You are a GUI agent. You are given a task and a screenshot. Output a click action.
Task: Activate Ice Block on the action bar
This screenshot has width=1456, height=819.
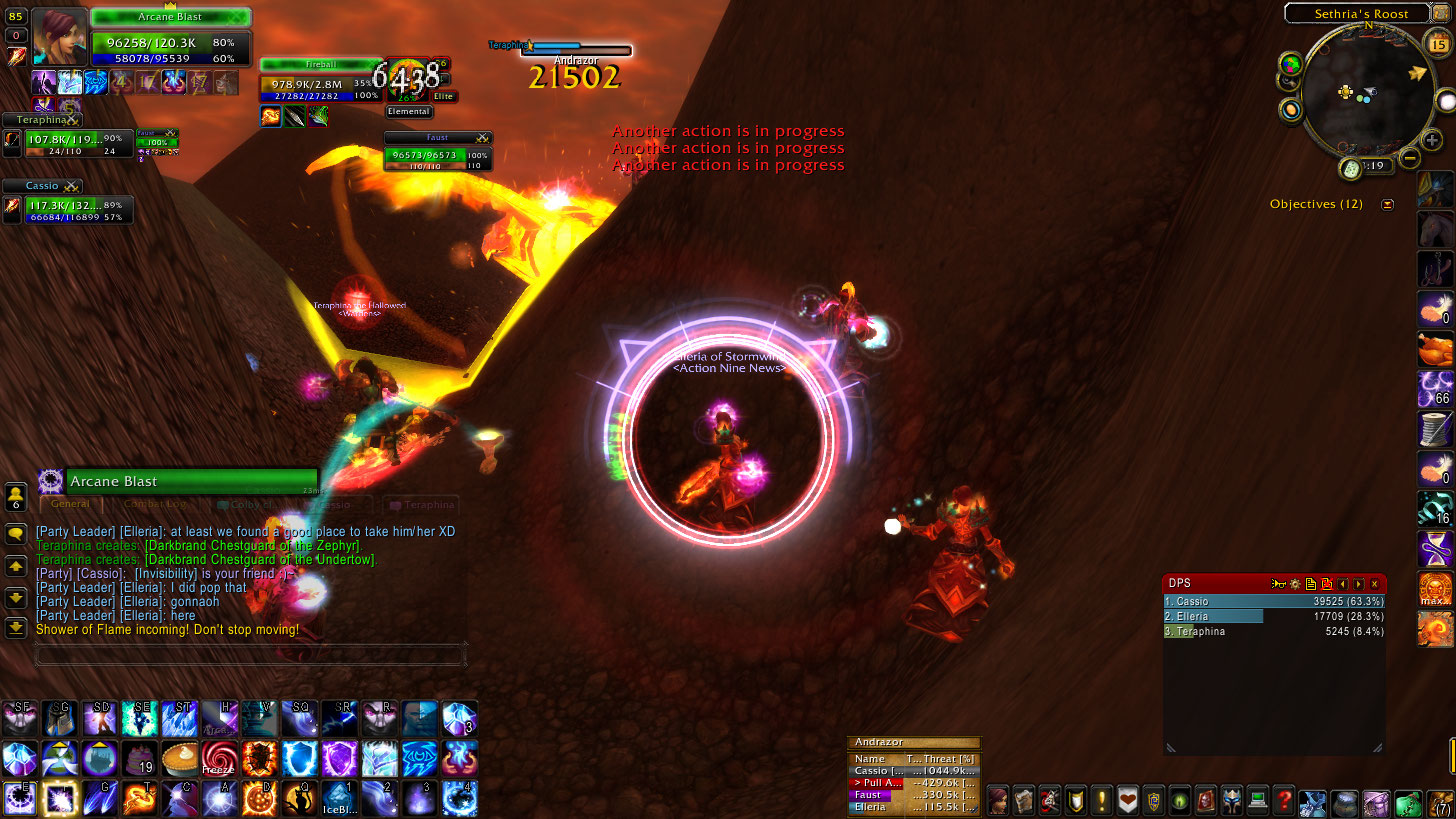[x=339, y=798]
